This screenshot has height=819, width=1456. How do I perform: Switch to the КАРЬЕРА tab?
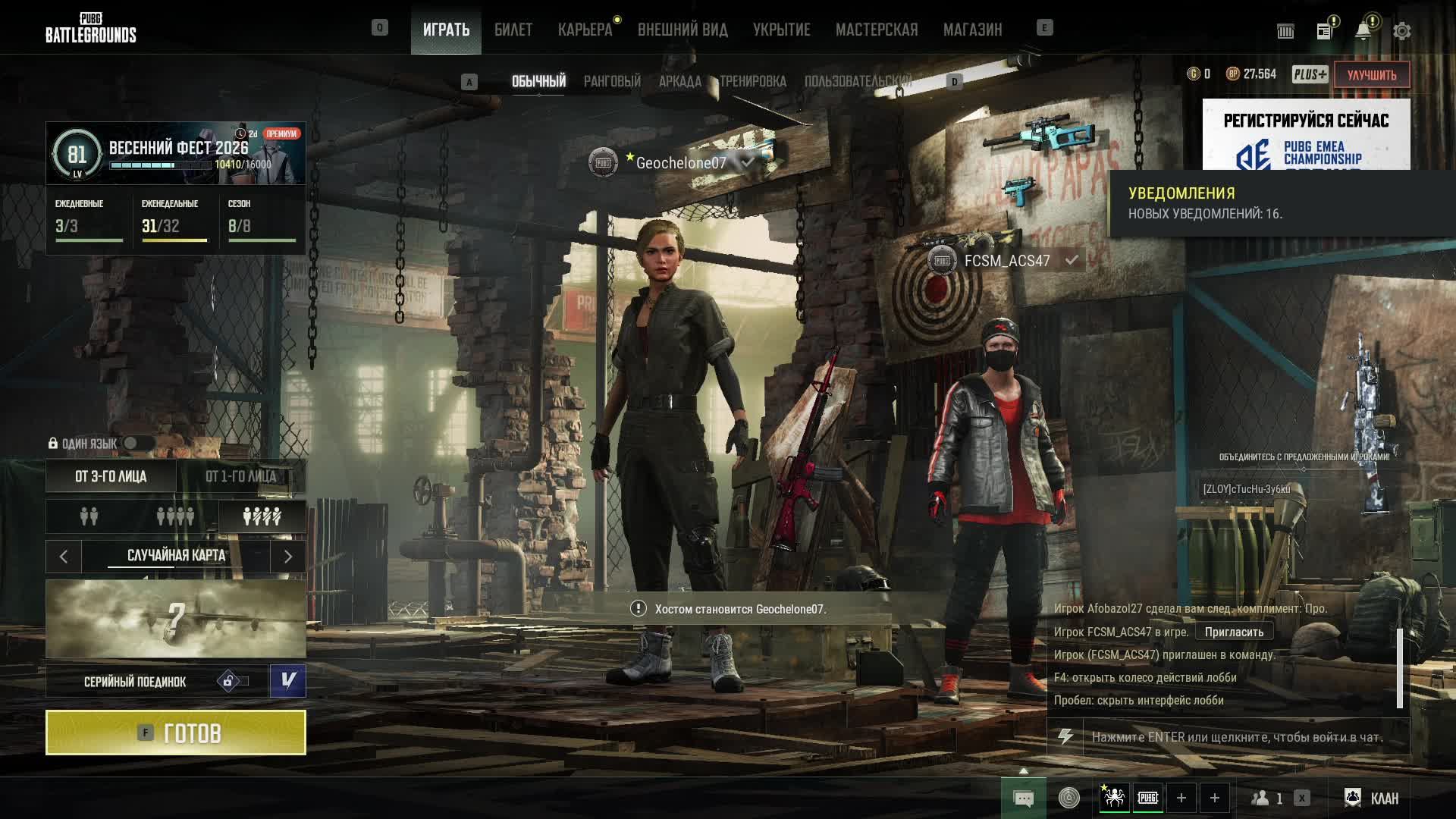585,30
